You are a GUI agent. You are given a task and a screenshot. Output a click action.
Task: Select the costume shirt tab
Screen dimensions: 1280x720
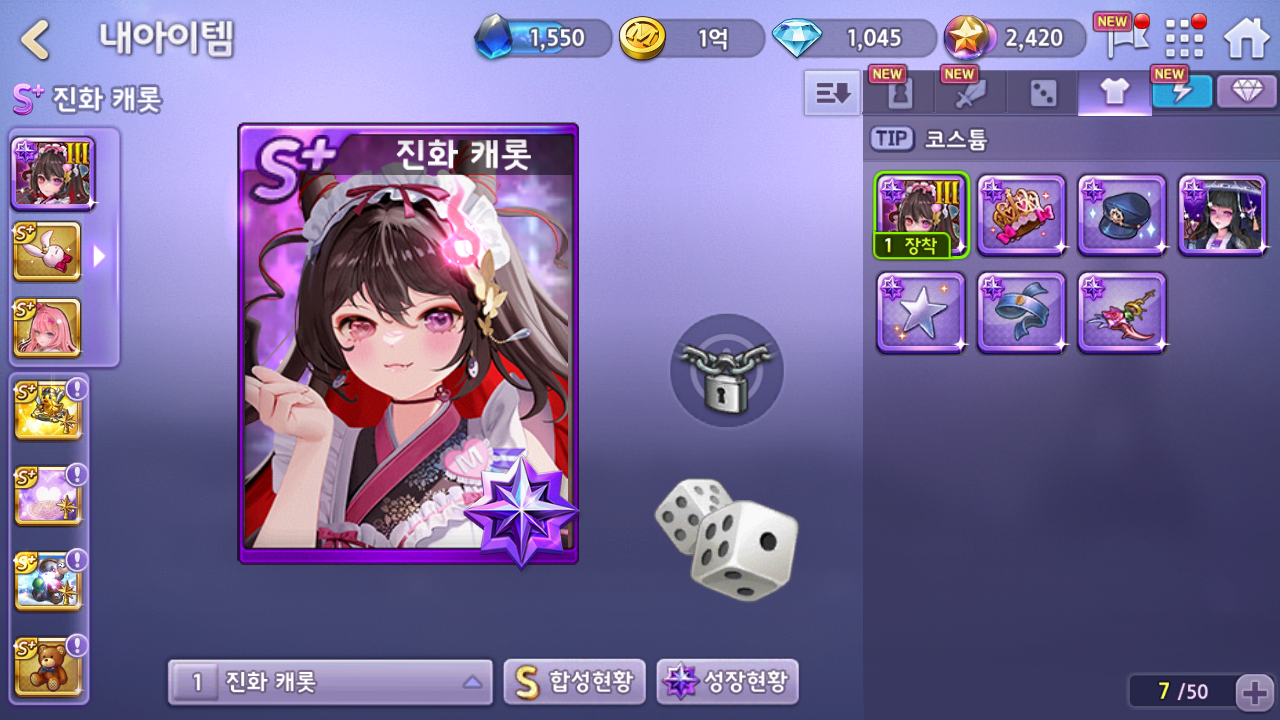pyautogui.click(x=1114, y=93)
